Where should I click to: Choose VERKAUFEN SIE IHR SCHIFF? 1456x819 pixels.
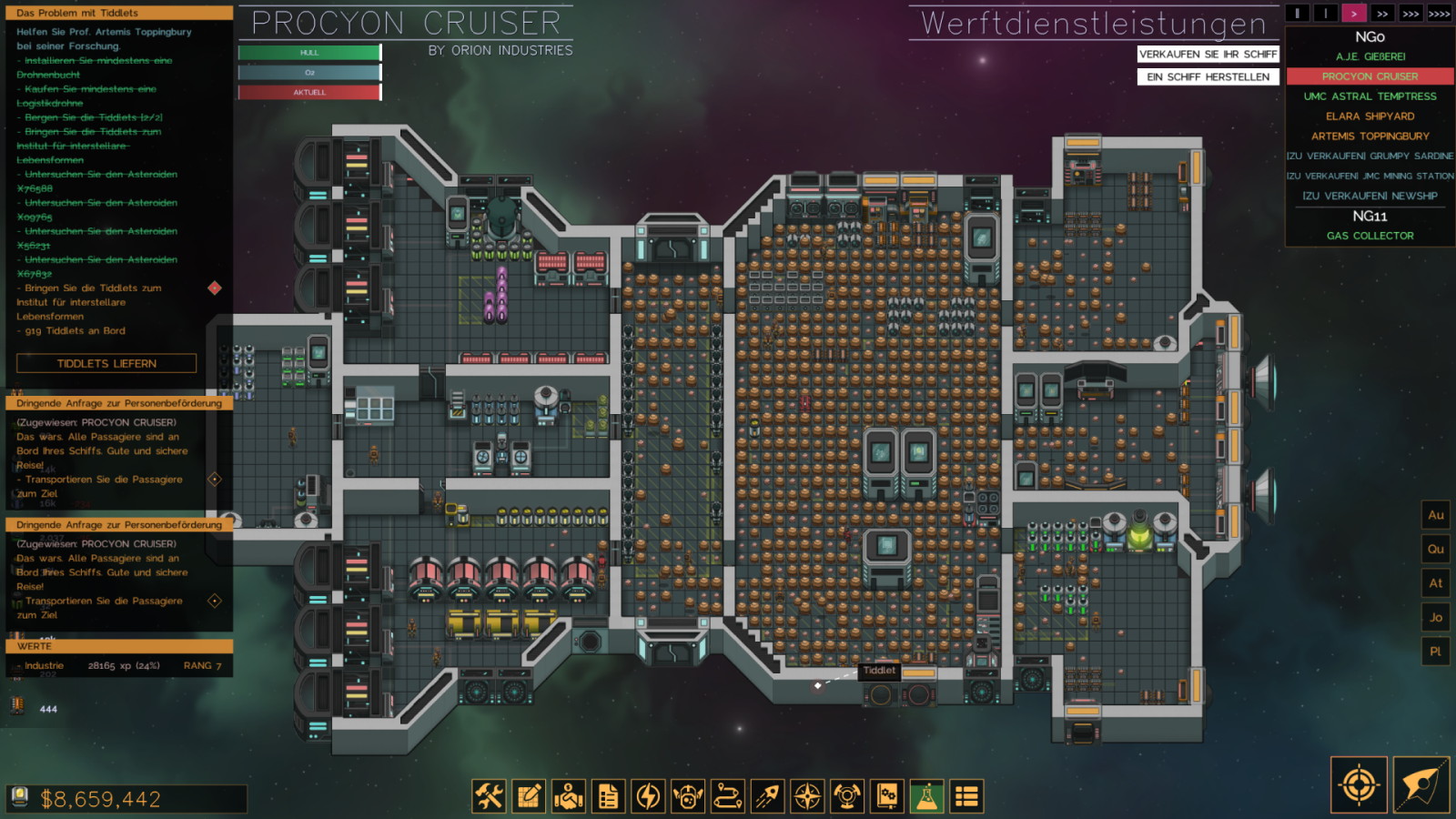coord(1208,55)
